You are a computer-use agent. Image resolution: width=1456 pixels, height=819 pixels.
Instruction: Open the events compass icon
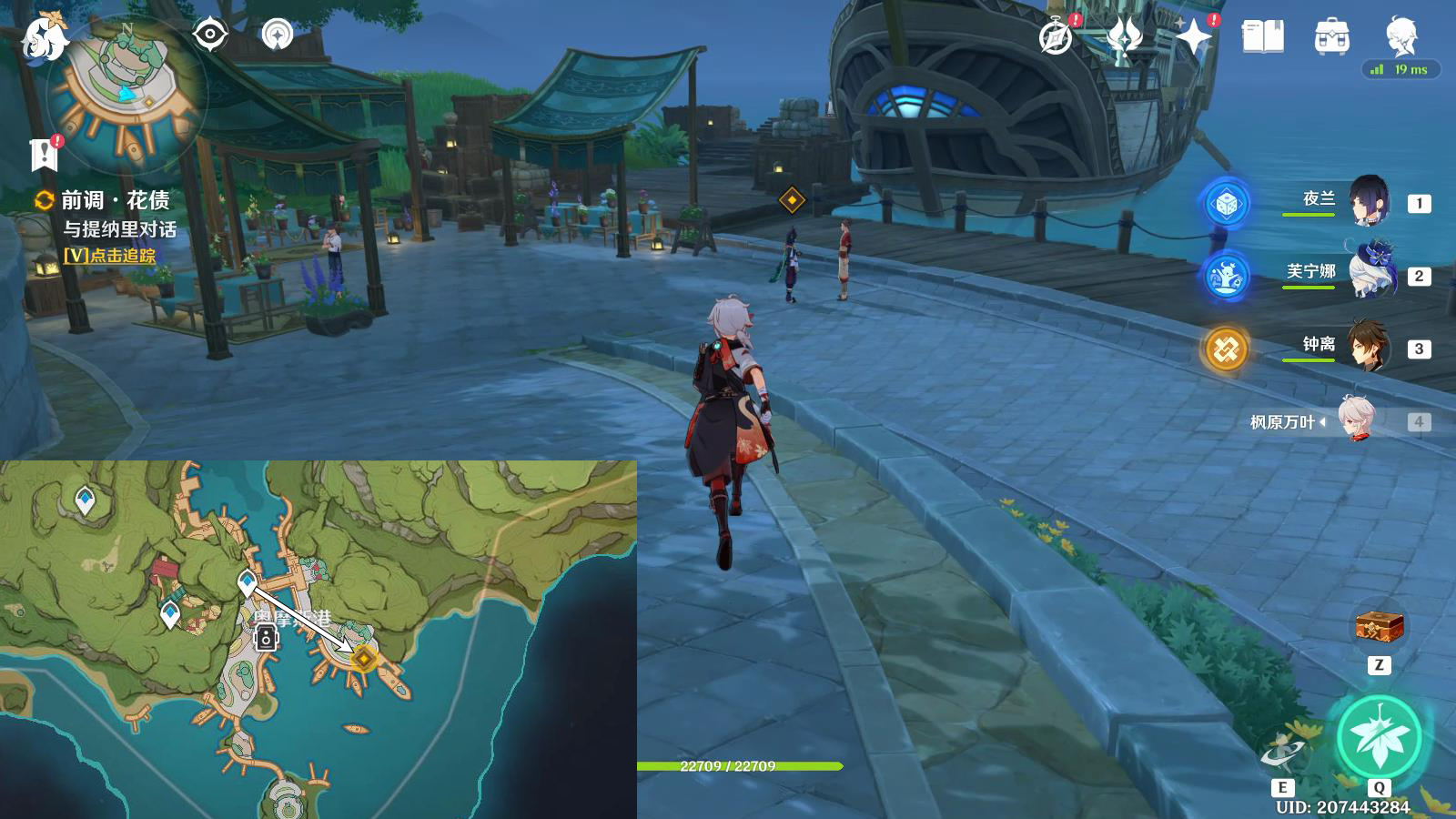[1057, 37]
